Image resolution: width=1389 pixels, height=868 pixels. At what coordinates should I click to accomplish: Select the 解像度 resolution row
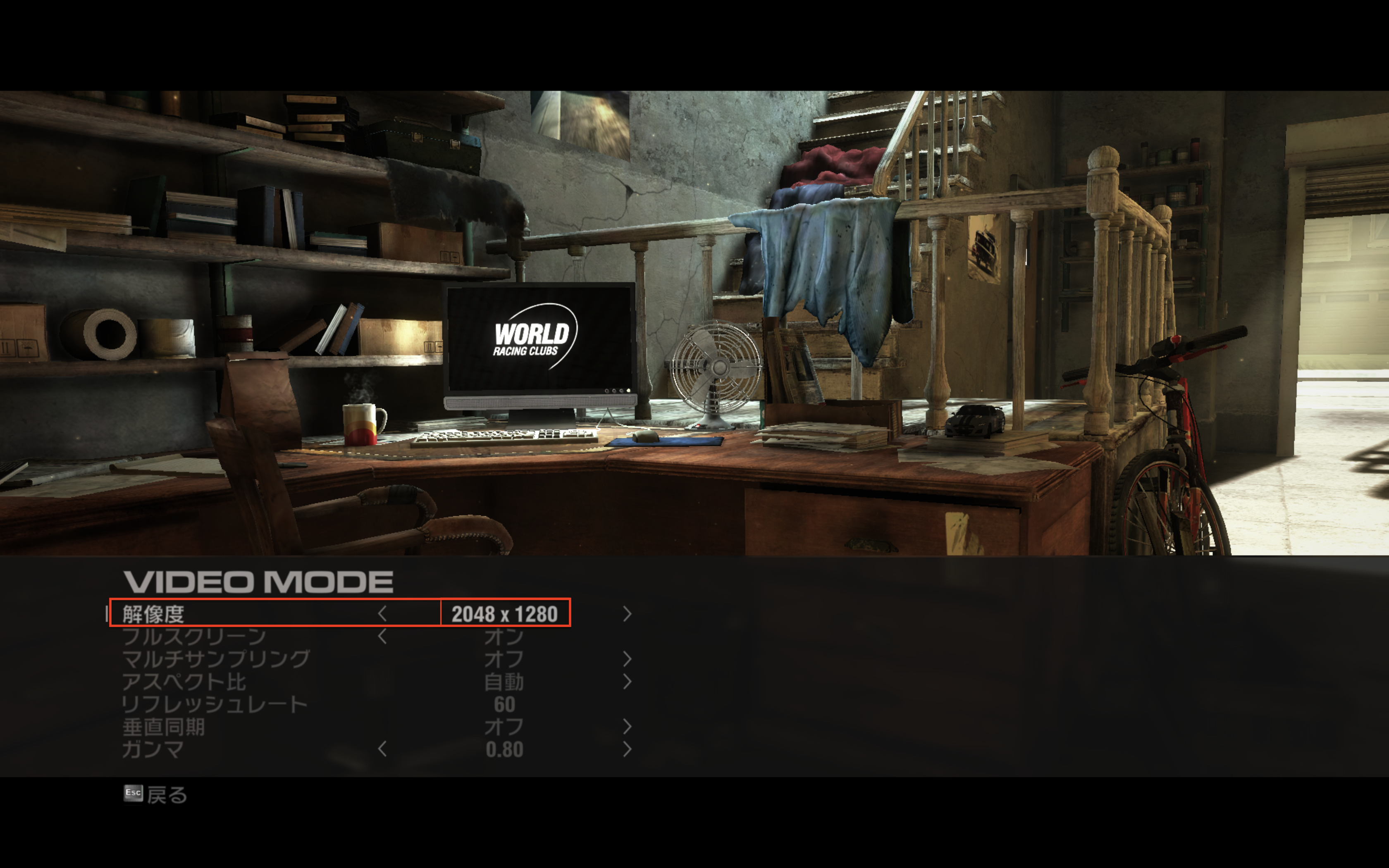(154, 614)
